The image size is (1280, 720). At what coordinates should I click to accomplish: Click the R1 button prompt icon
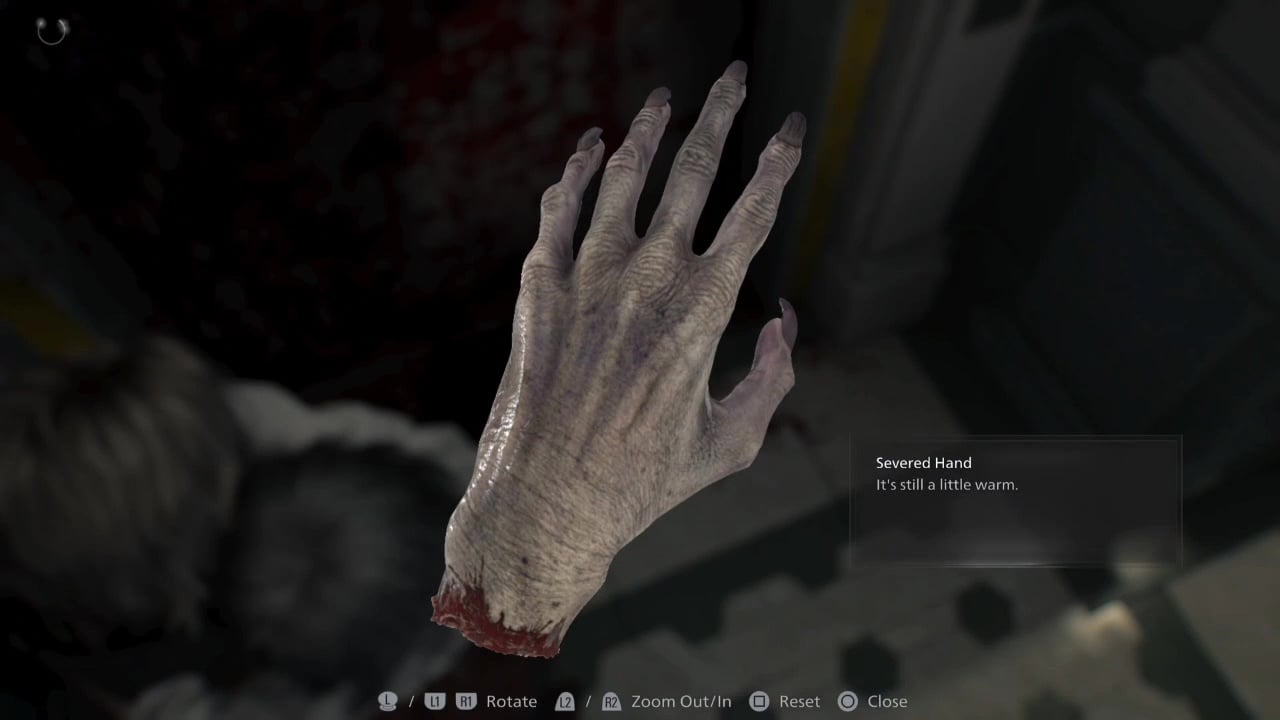(x=465, y=701)
